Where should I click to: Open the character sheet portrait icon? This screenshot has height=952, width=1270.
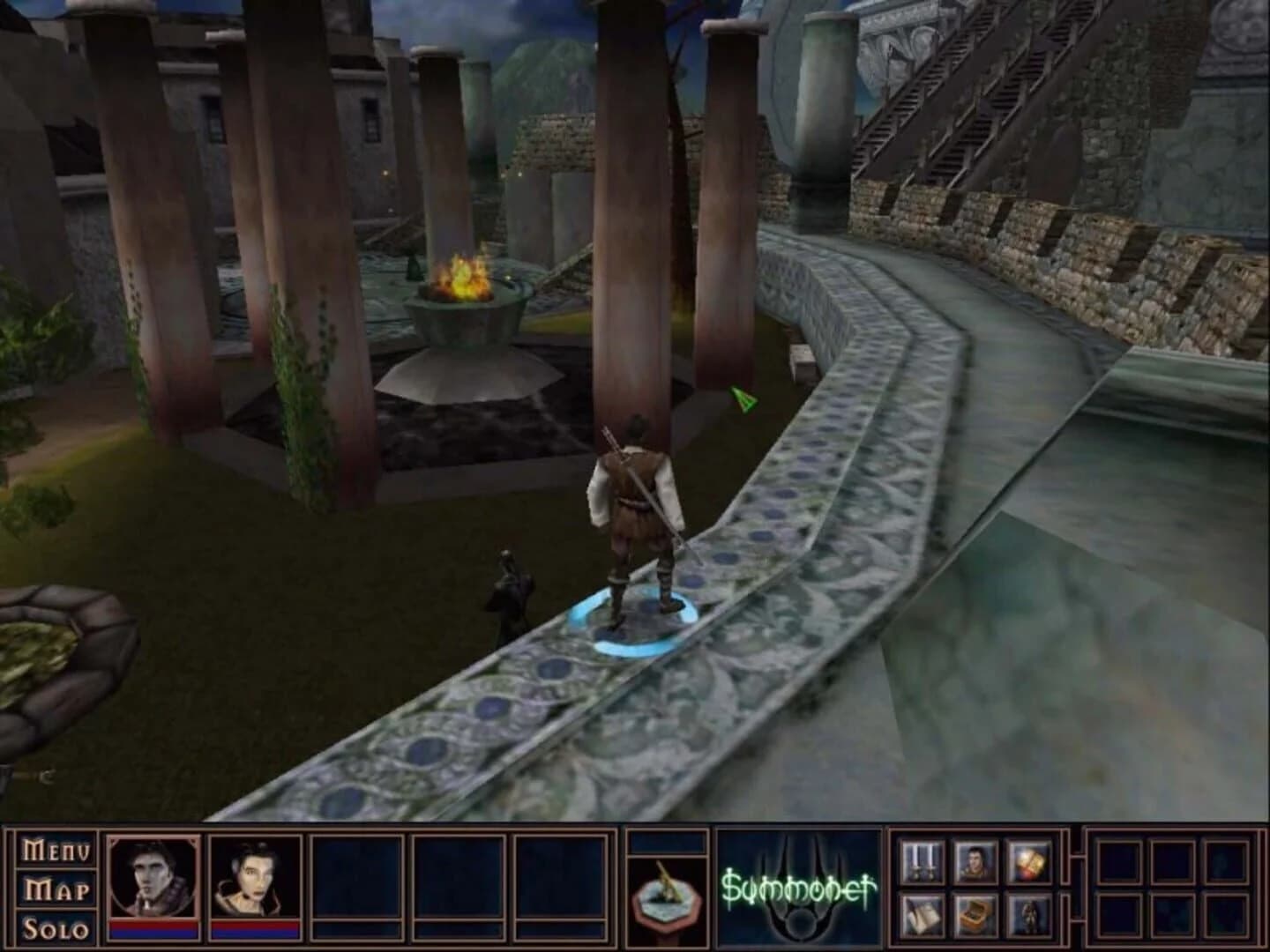(975, 861)
